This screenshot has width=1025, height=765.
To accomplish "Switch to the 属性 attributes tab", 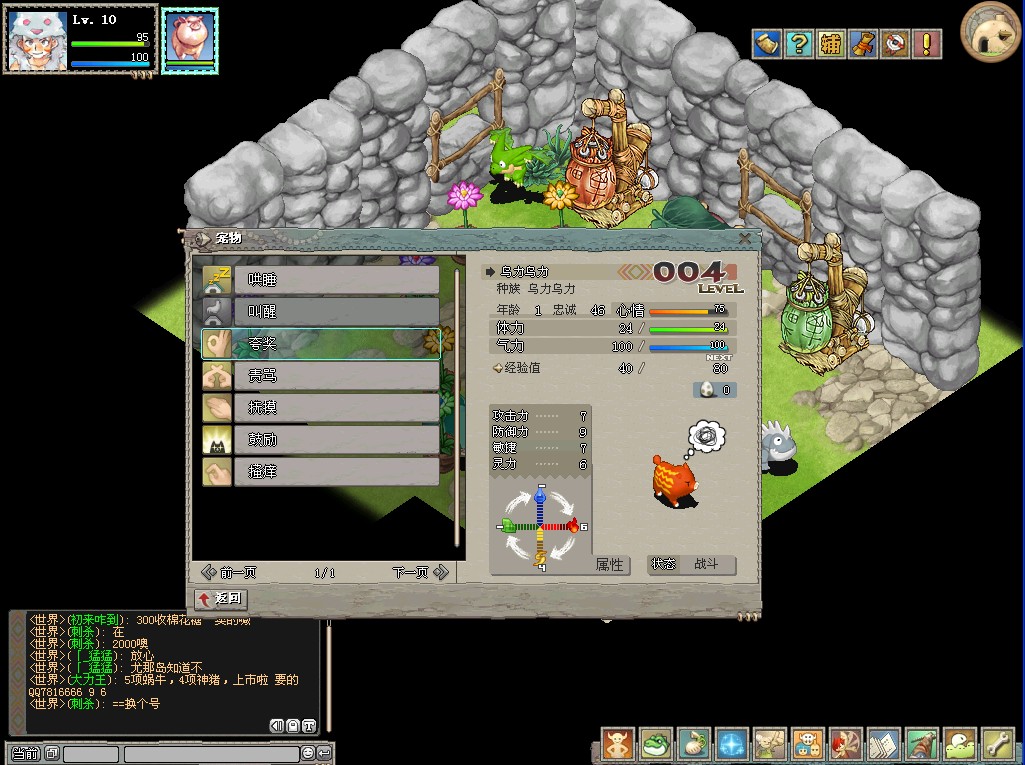I will 609,565.
